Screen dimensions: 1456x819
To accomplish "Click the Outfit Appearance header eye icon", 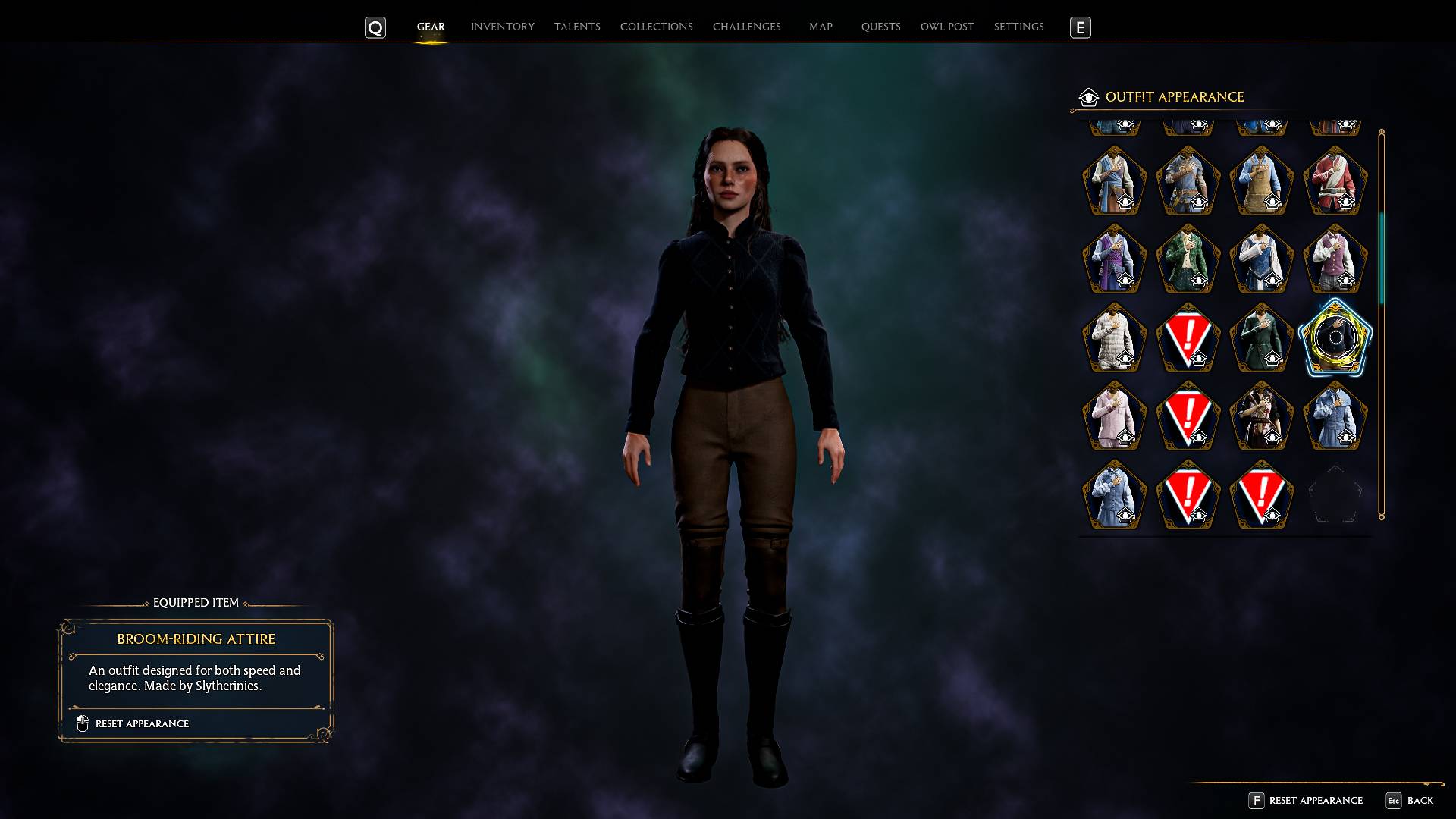I will tap(1088, 97).
